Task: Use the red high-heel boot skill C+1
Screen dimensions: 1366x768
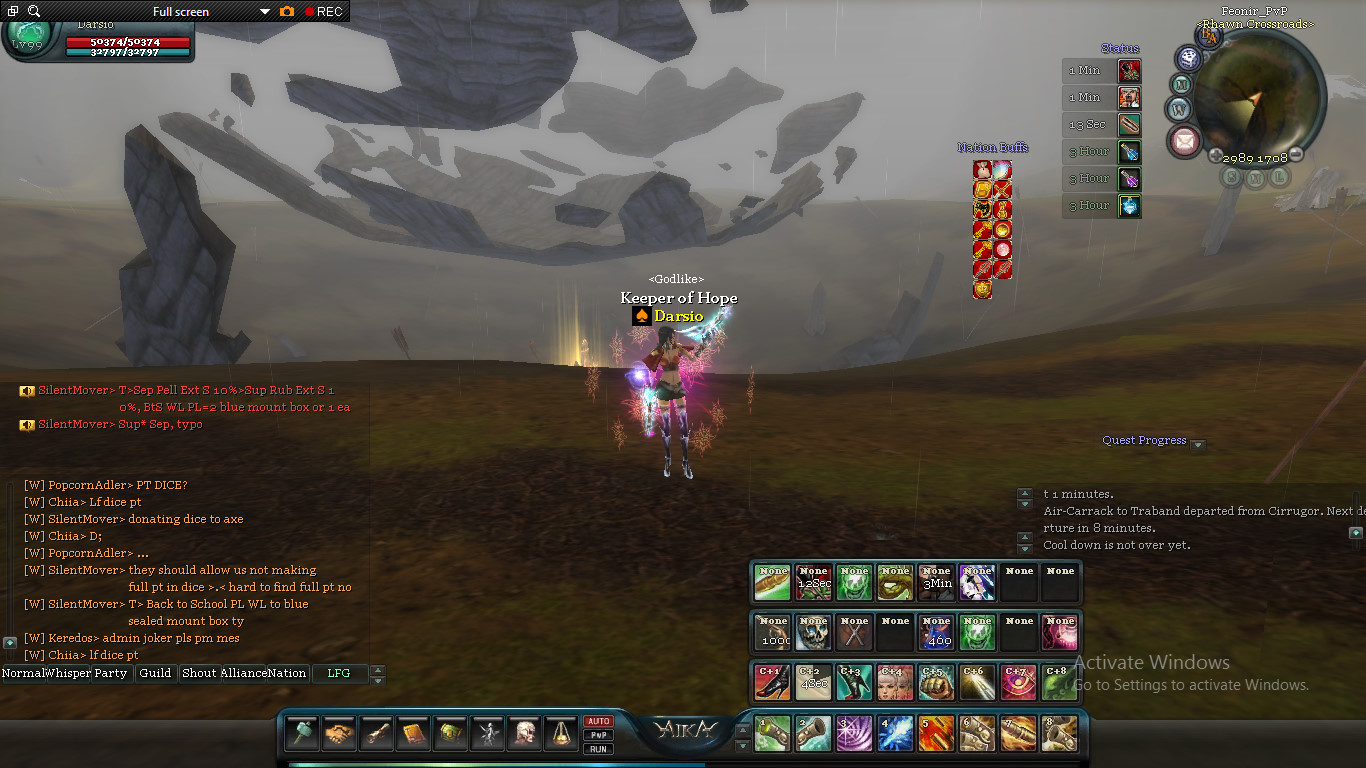Action: (772, 682)
